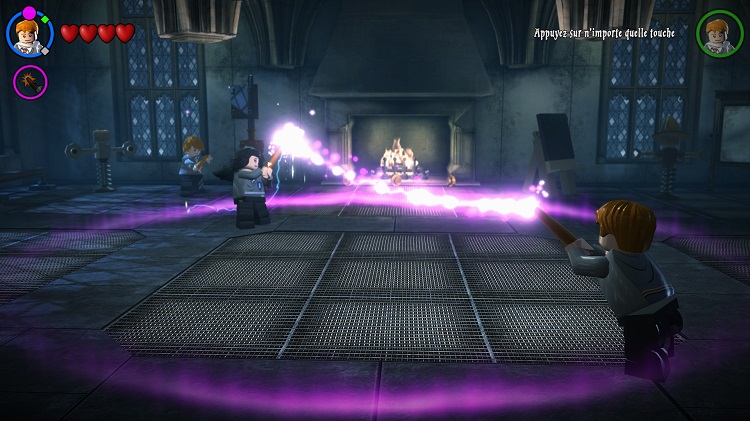Click the purple spell selection icon
This screenshot has height=421, width=750.
point(29,81)
